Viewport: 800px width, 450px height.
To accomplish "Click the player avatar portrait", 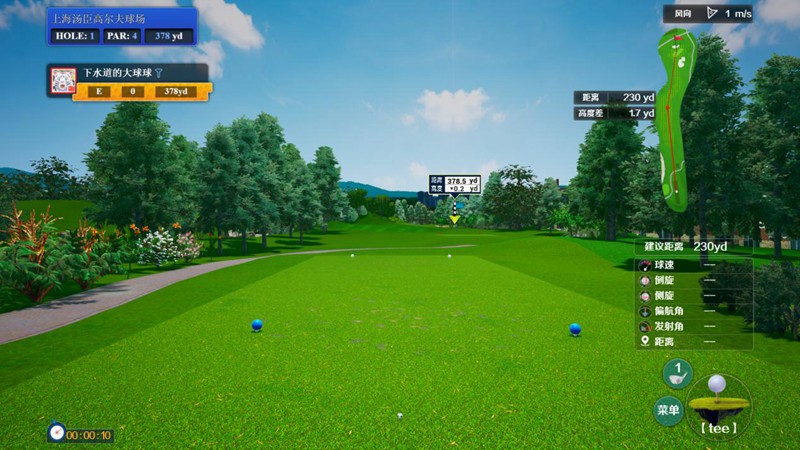I will [63, 81].
